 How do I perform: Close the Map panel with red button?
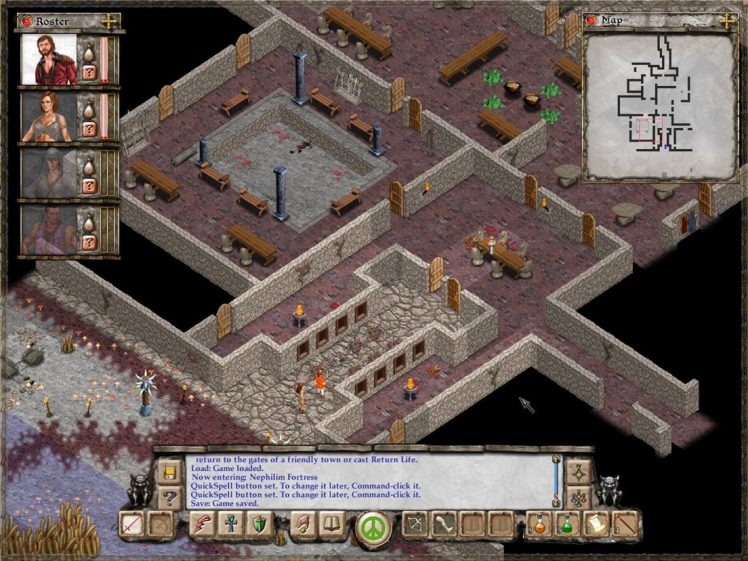591,19
